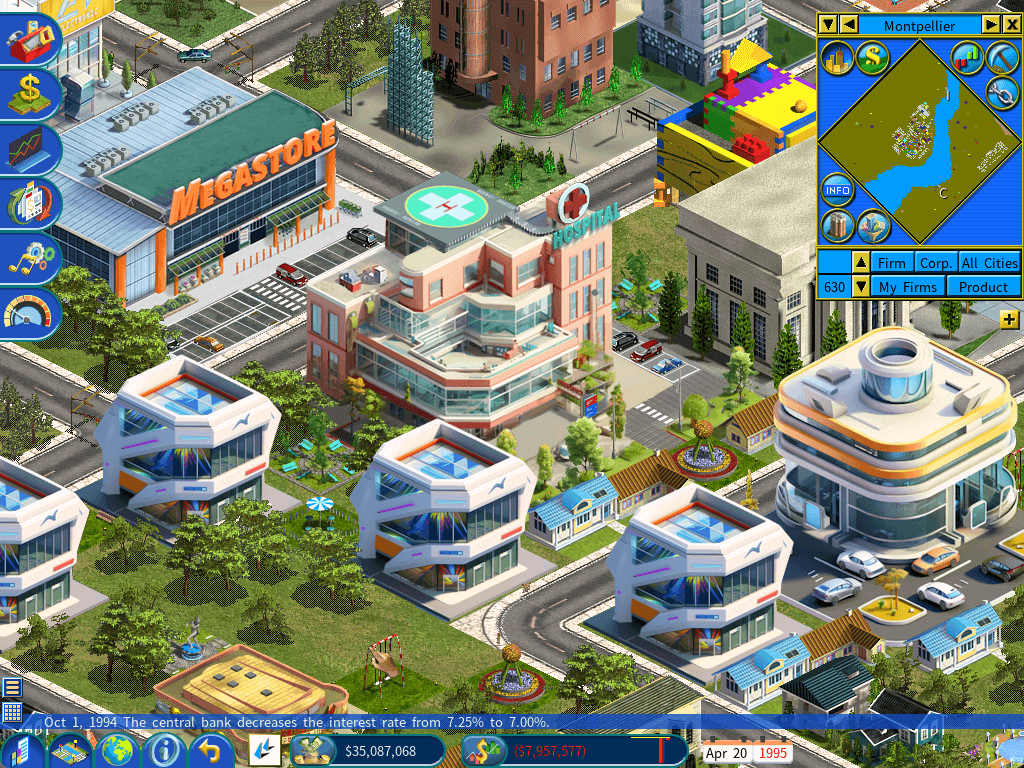The height and width of the screenshot is (768, 1024).
Task: Choose the Firm filter button
Action: [x=892, y=263]
